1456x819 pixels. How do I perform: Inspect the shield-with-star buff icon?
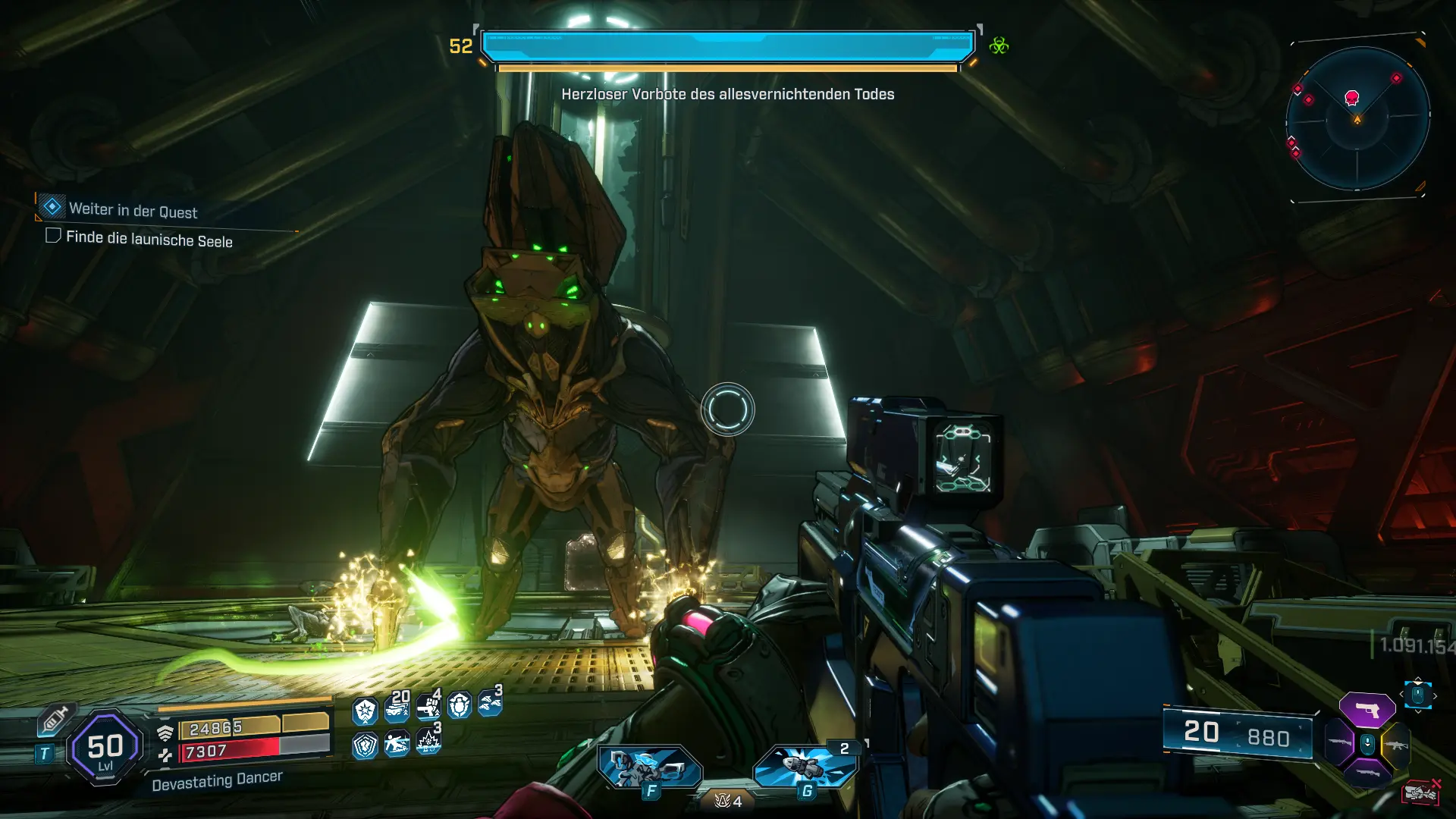pyautogui.click(x=365, y=711)
